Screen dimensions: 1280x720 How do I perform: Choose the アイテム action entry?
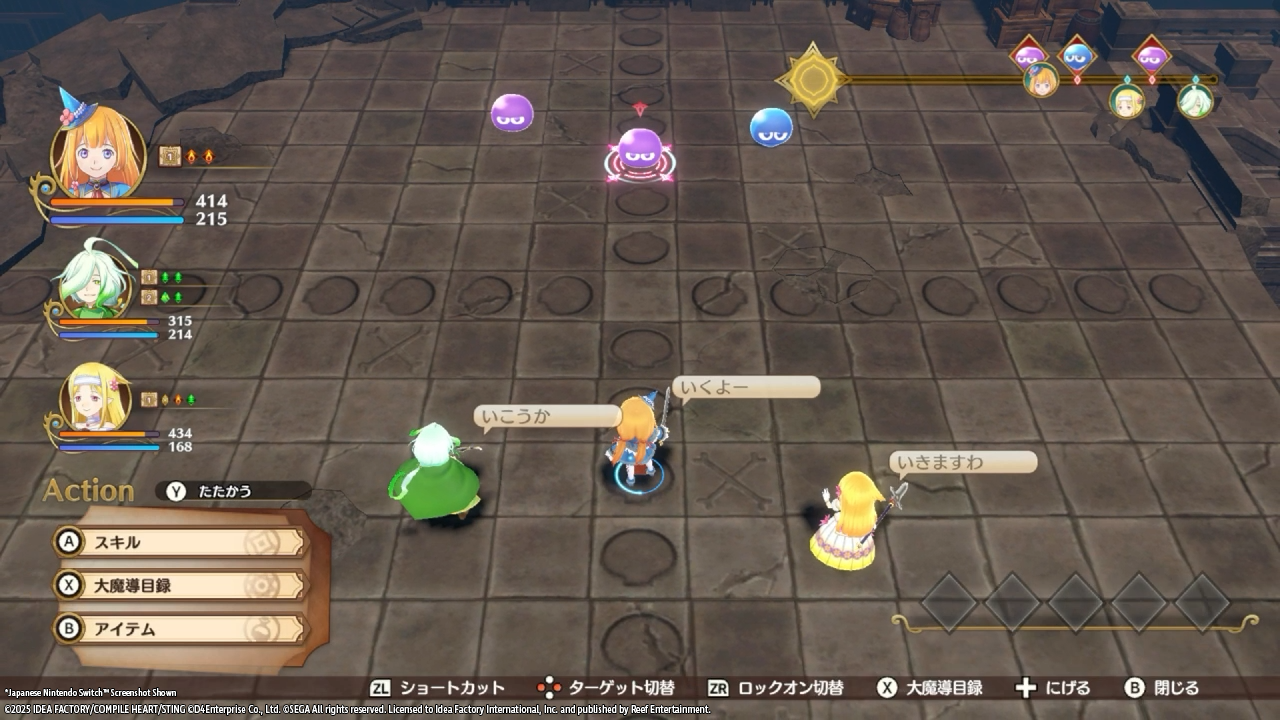point(180,629)
